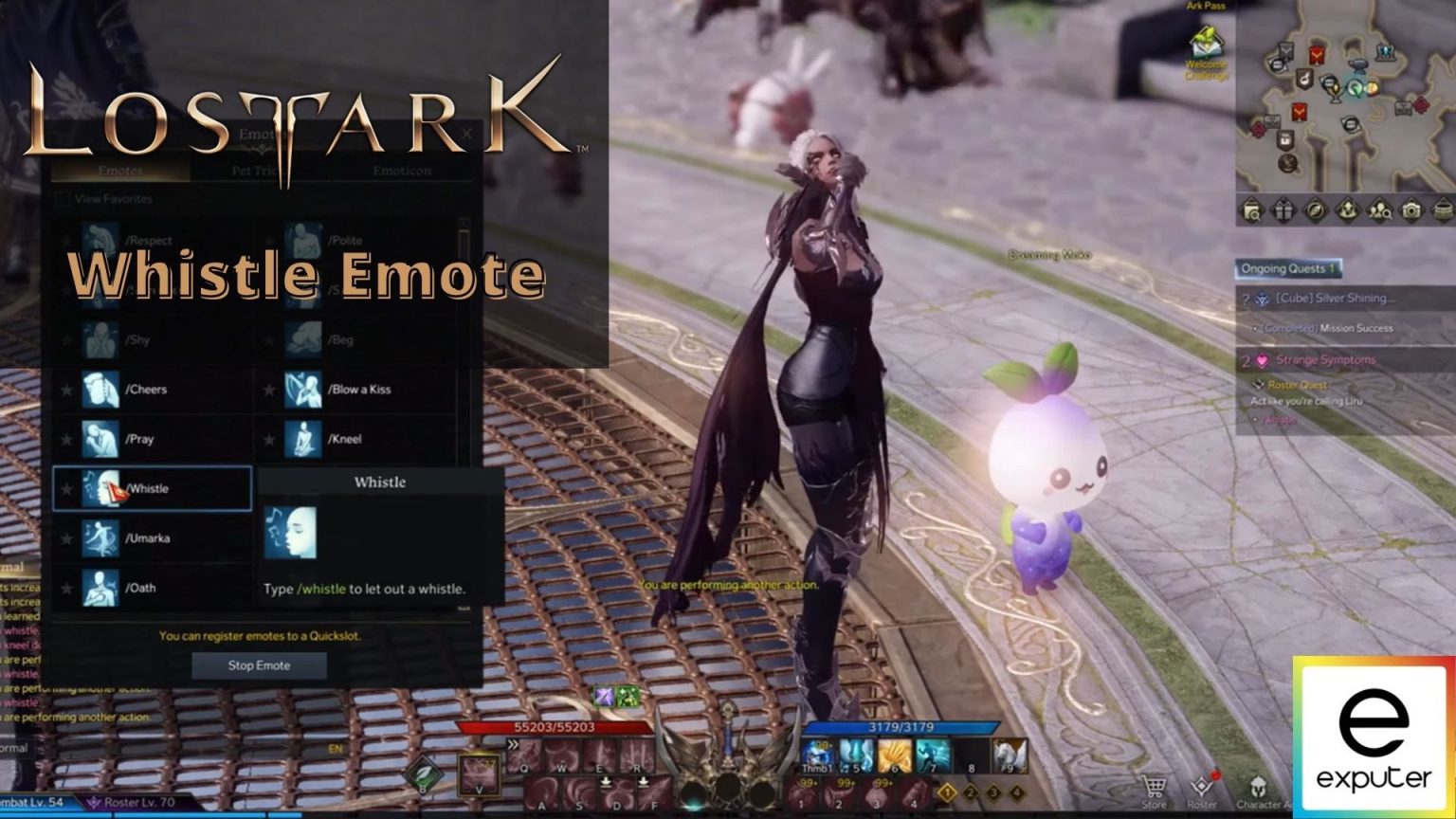Open the Store with the cart icon

(x=1154, y=785)
